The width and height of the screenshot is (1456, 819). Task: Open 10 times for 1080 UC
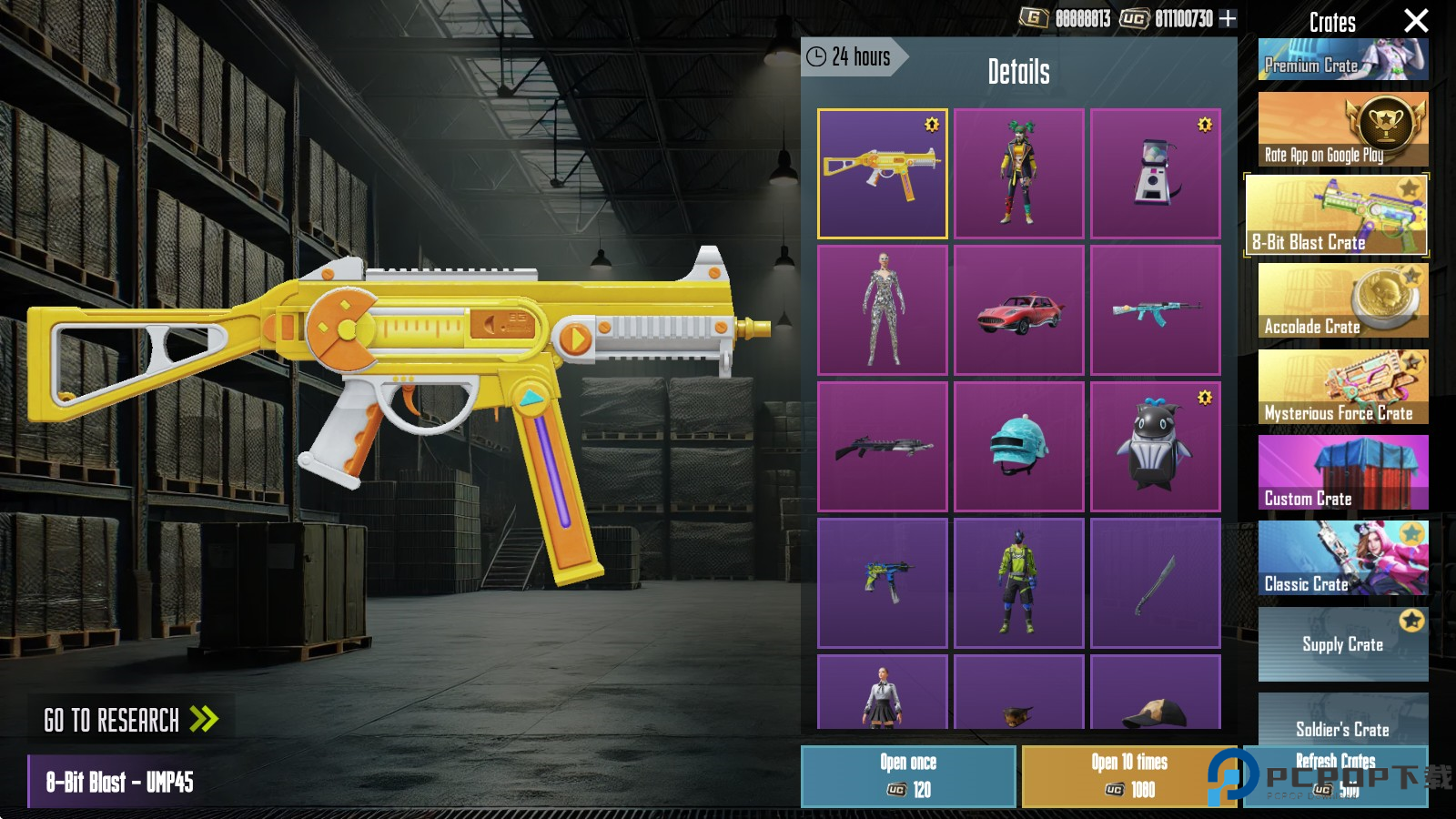1128,776
